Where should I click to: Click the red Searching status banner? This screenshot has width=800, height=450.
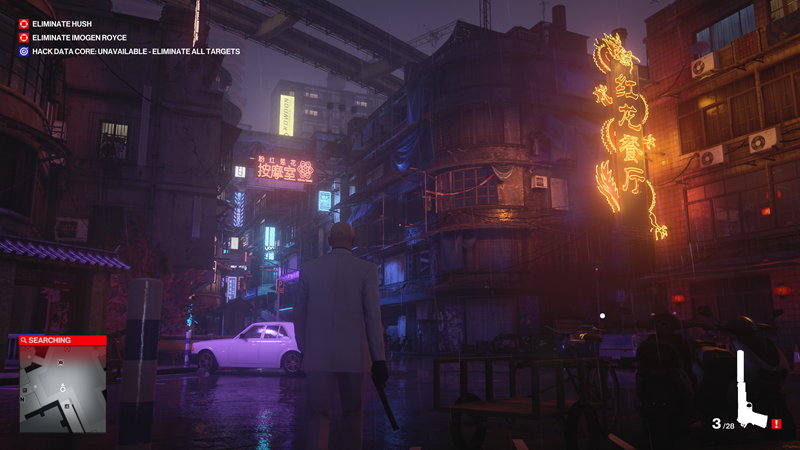[62, 340]
